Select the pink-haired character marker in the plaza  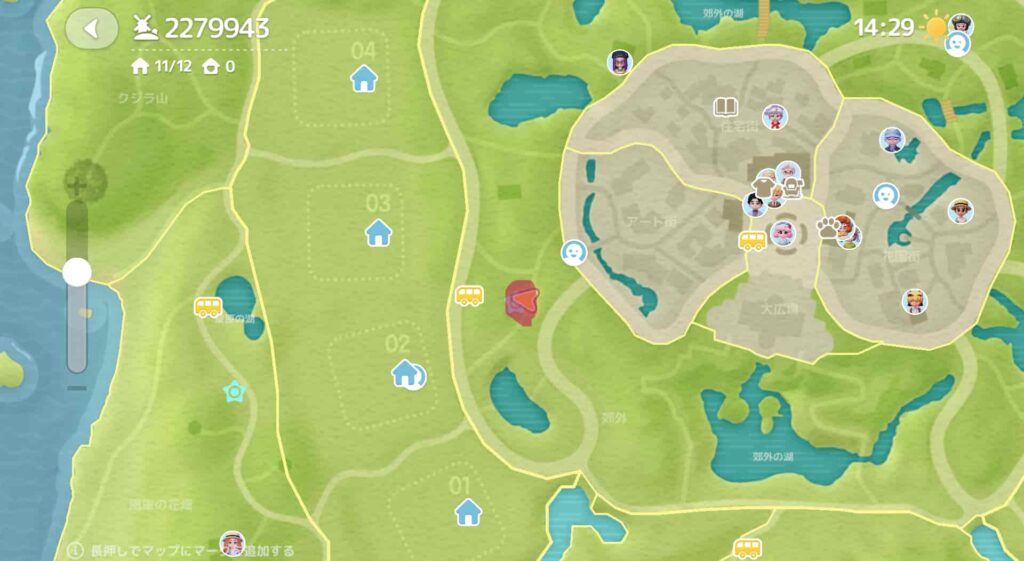pos(783,235)
